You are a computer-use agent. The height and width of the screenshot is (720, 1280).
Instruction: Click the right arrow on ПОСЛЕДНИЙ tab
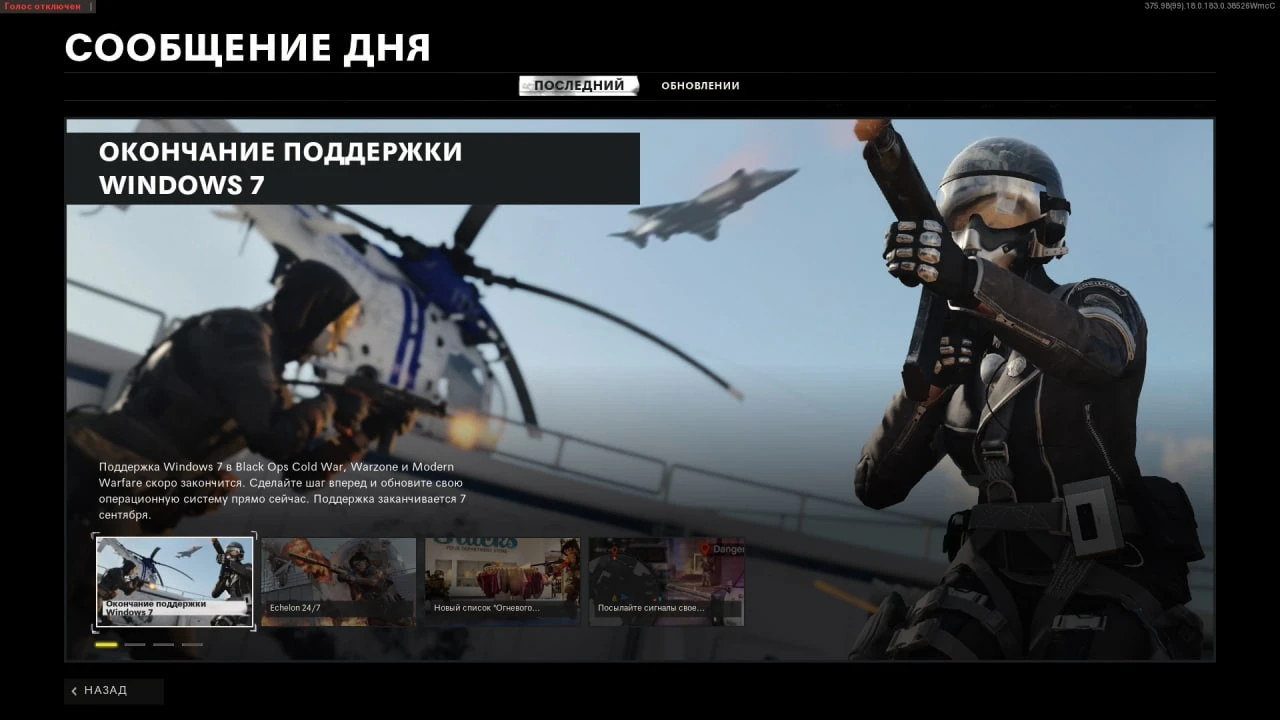pos(633,85)
